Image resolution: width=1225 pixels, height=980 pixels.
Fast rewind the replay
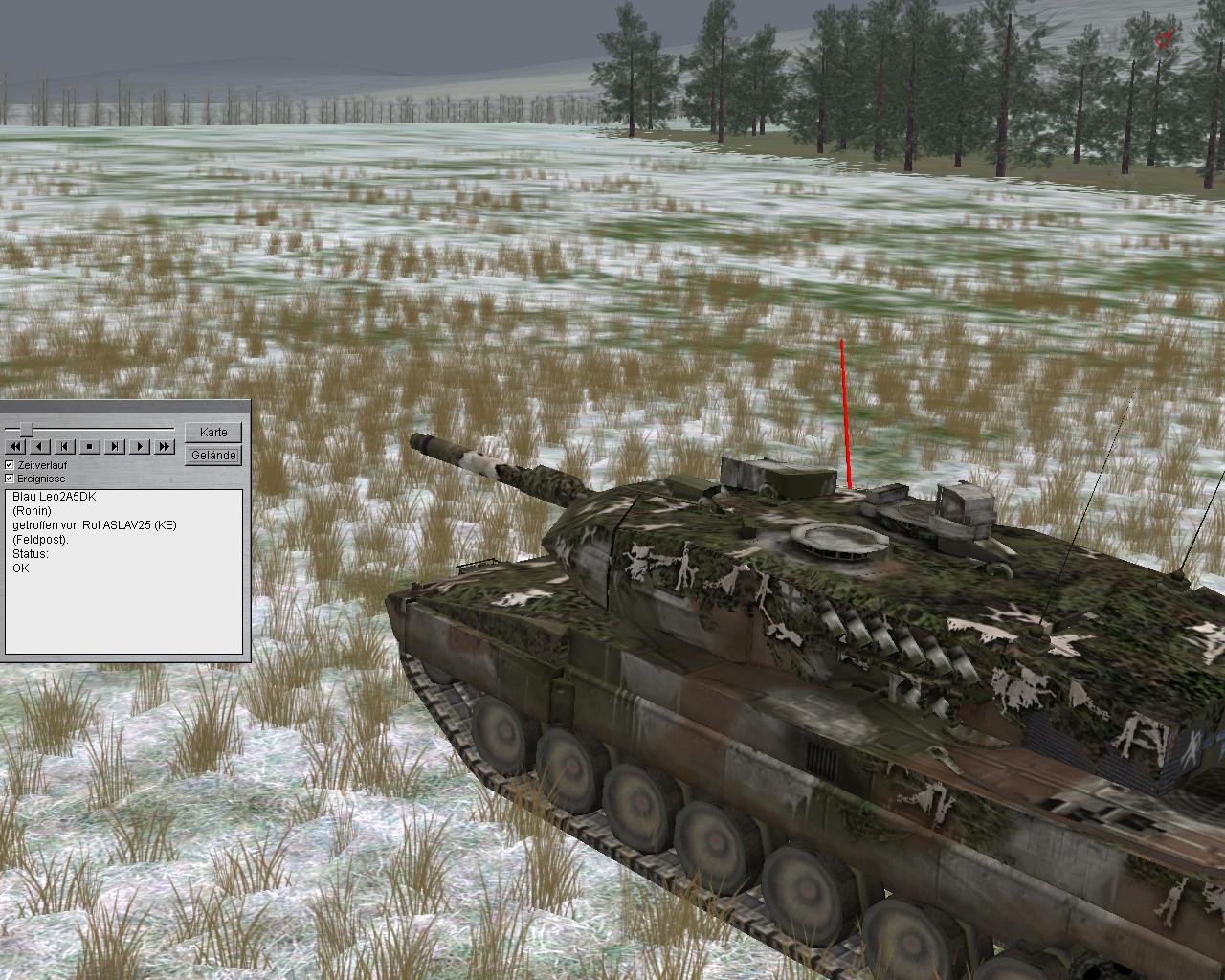(x=15, y=447)
